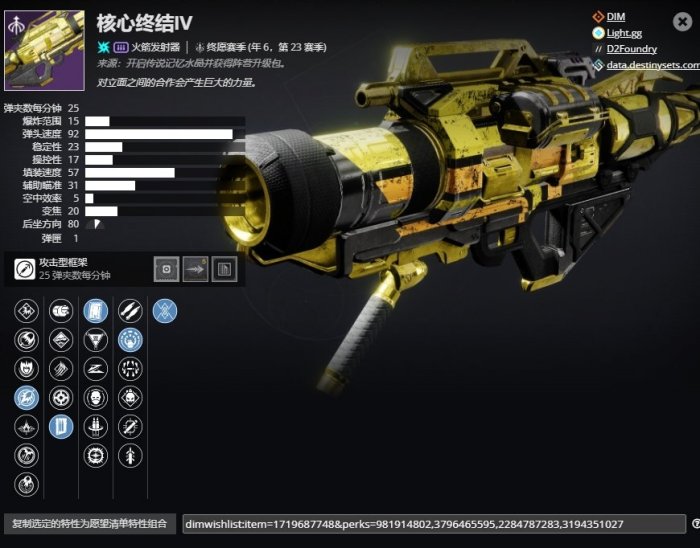Pick the crosshair target perk icon

point(61,398)
